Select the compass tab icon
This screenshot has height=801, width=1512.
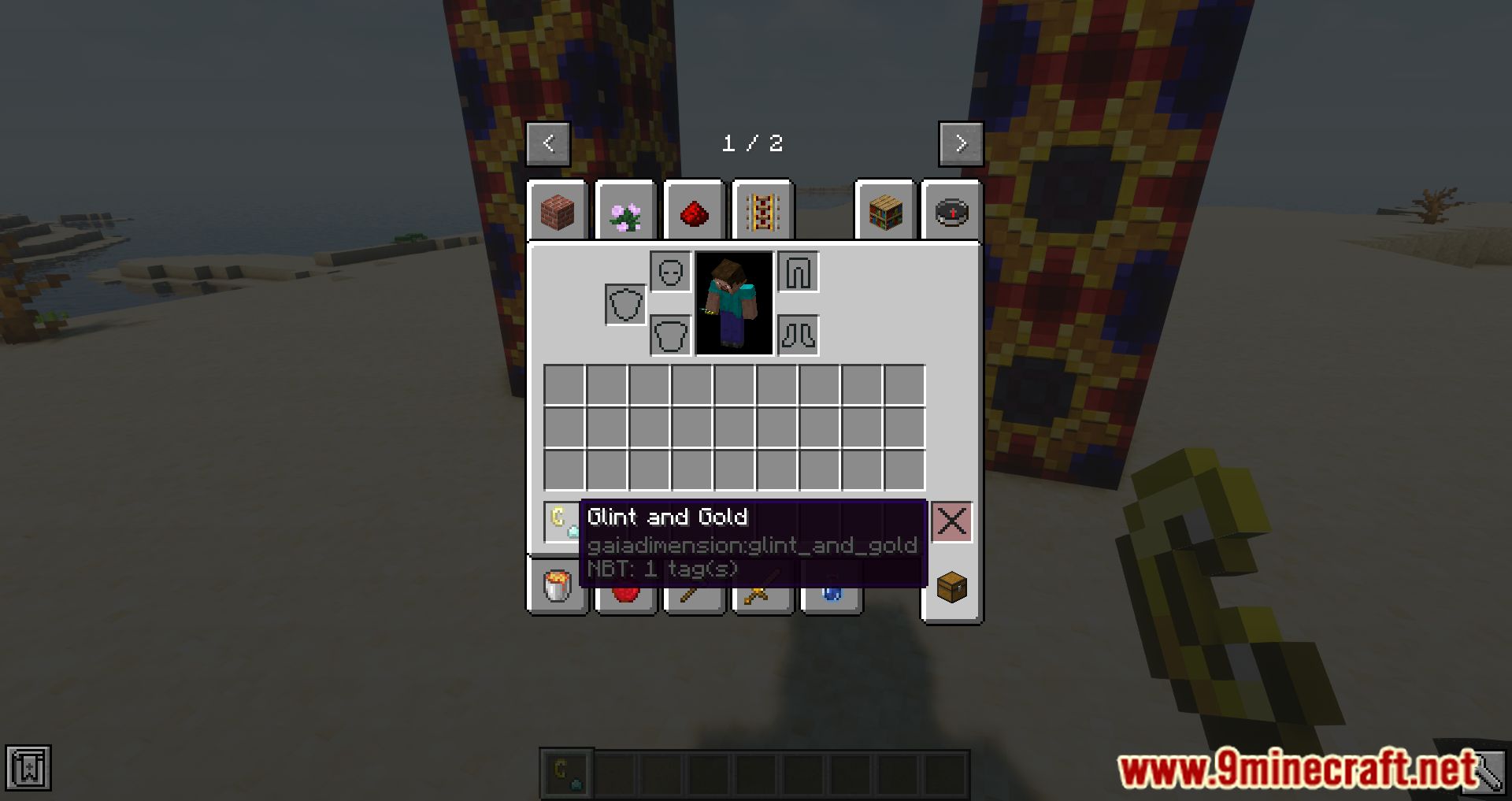pyautogui.click(x=951, y=211)
